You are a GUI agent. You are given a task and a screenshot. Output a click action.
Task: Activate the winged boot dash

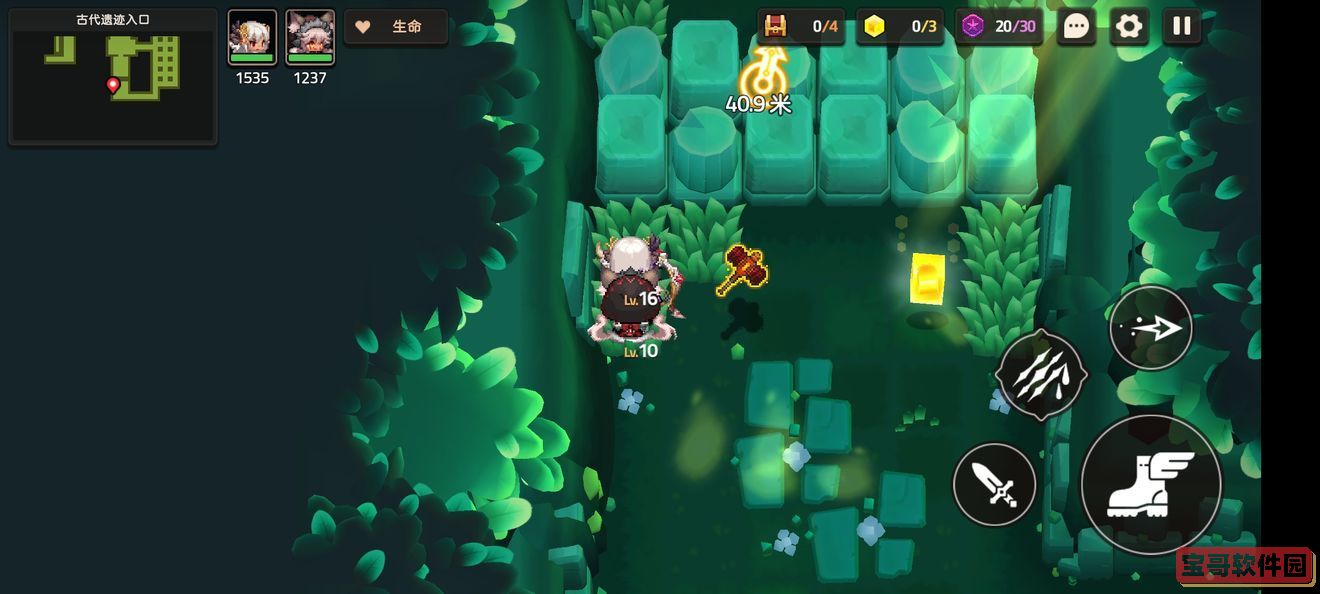coord(1151,485)
